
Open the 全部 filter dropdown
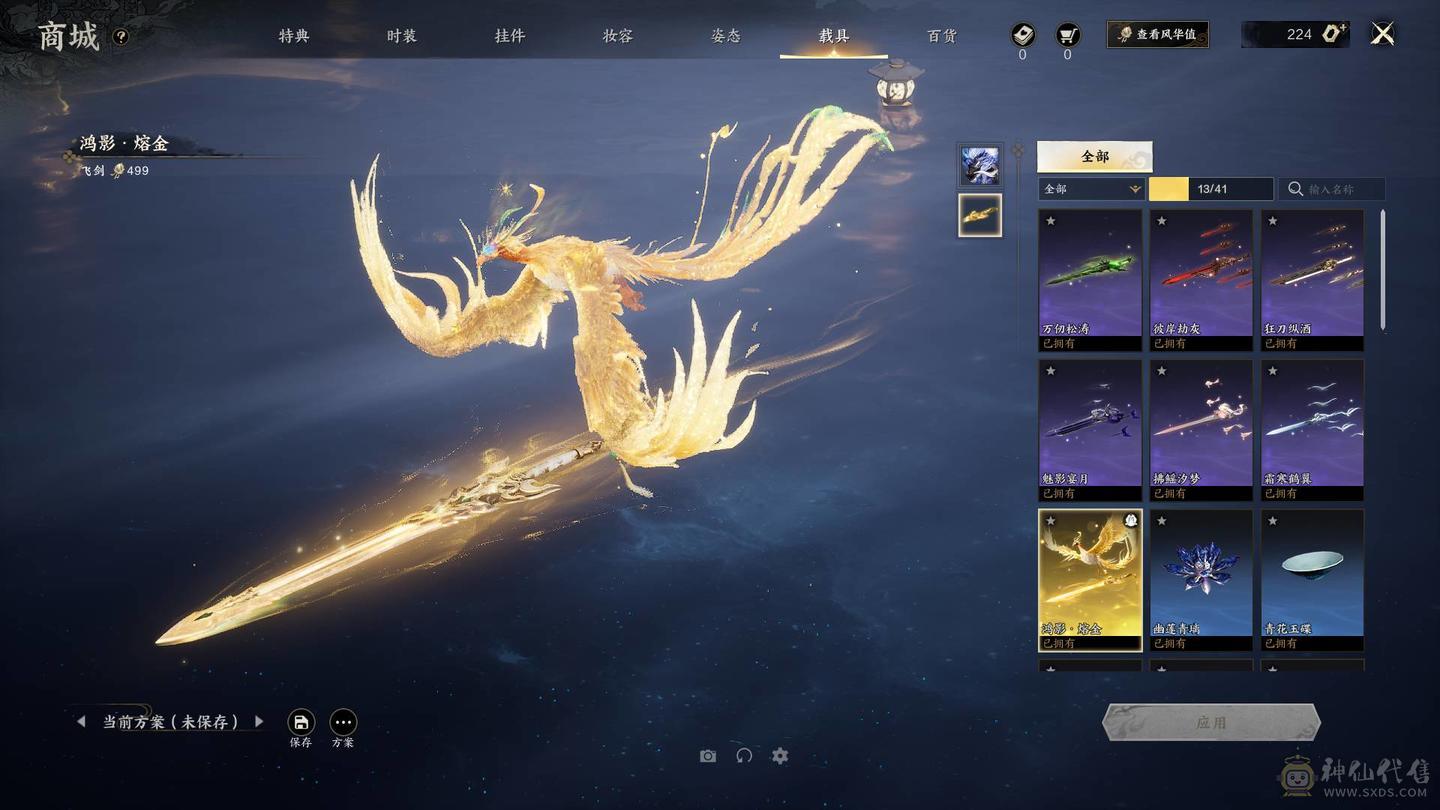tap(1091, 189)
